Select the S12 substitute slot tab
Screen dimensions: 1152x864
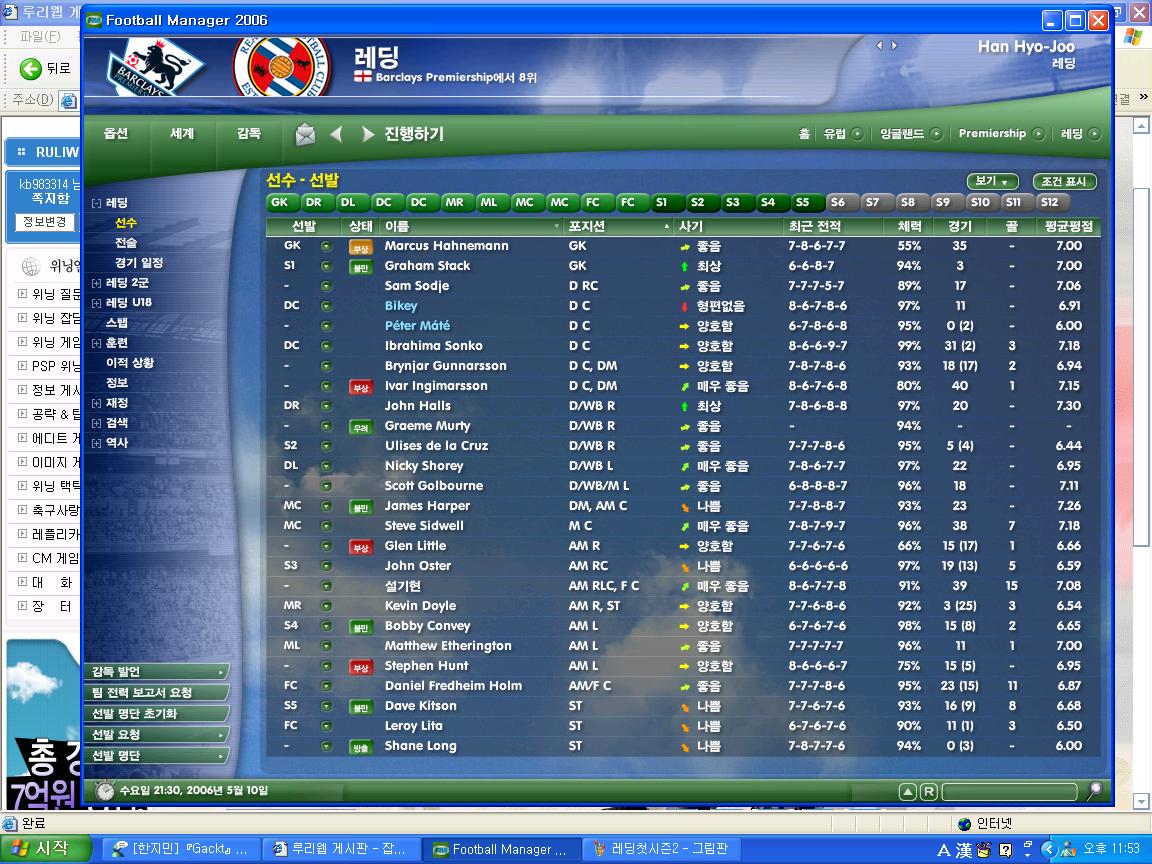pyautogui.click(x=1049, y=202)
